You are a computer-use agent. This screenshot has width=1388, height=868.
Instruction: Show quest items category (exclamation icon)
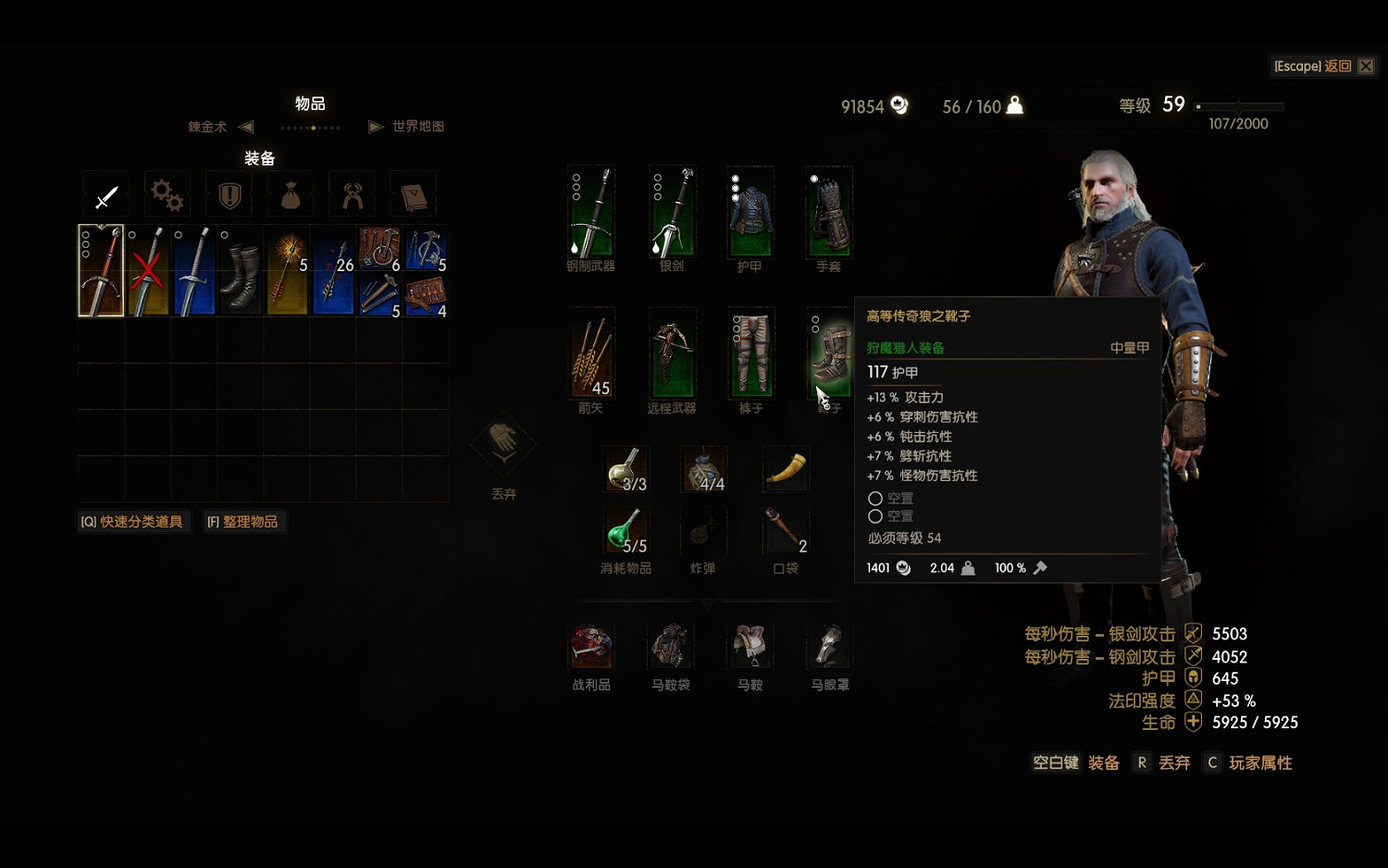click(228, 194)
